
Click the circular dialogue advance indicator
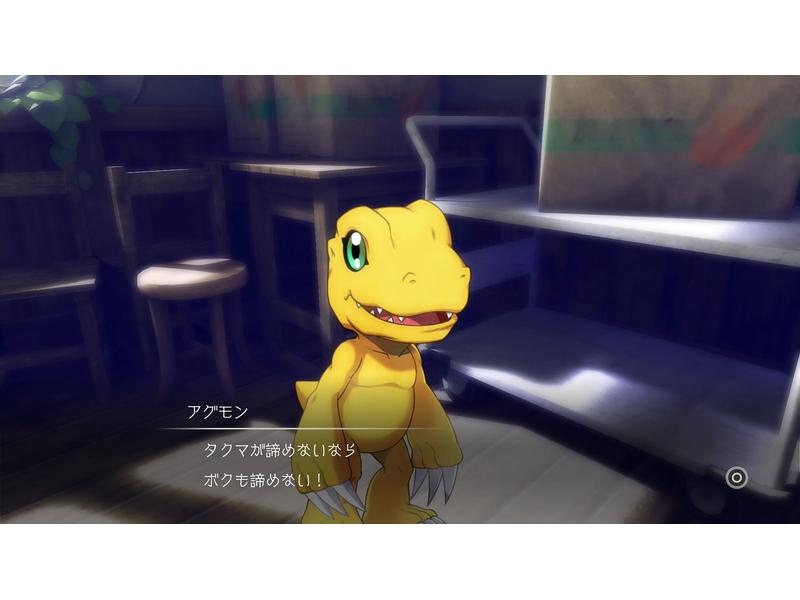click(x=737, y=477)
